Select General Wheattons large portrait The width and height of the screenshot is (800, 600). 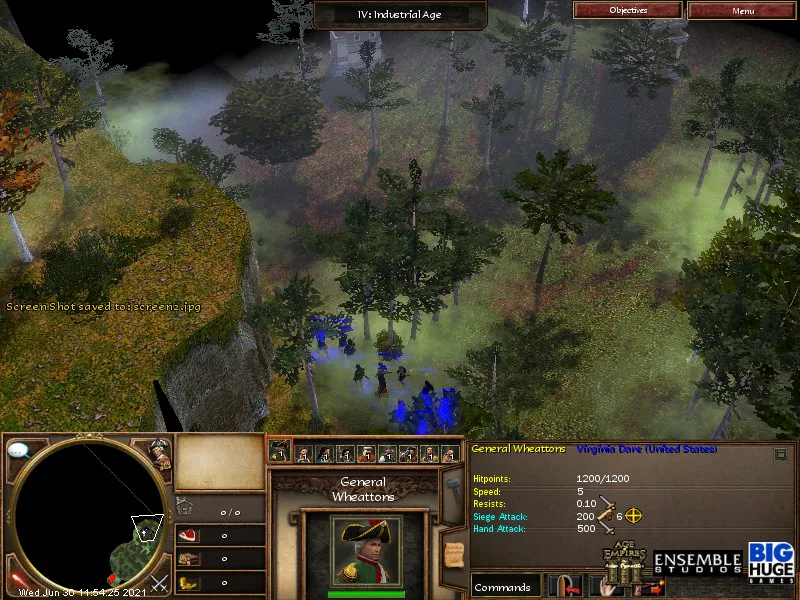(x=366, y=551)
